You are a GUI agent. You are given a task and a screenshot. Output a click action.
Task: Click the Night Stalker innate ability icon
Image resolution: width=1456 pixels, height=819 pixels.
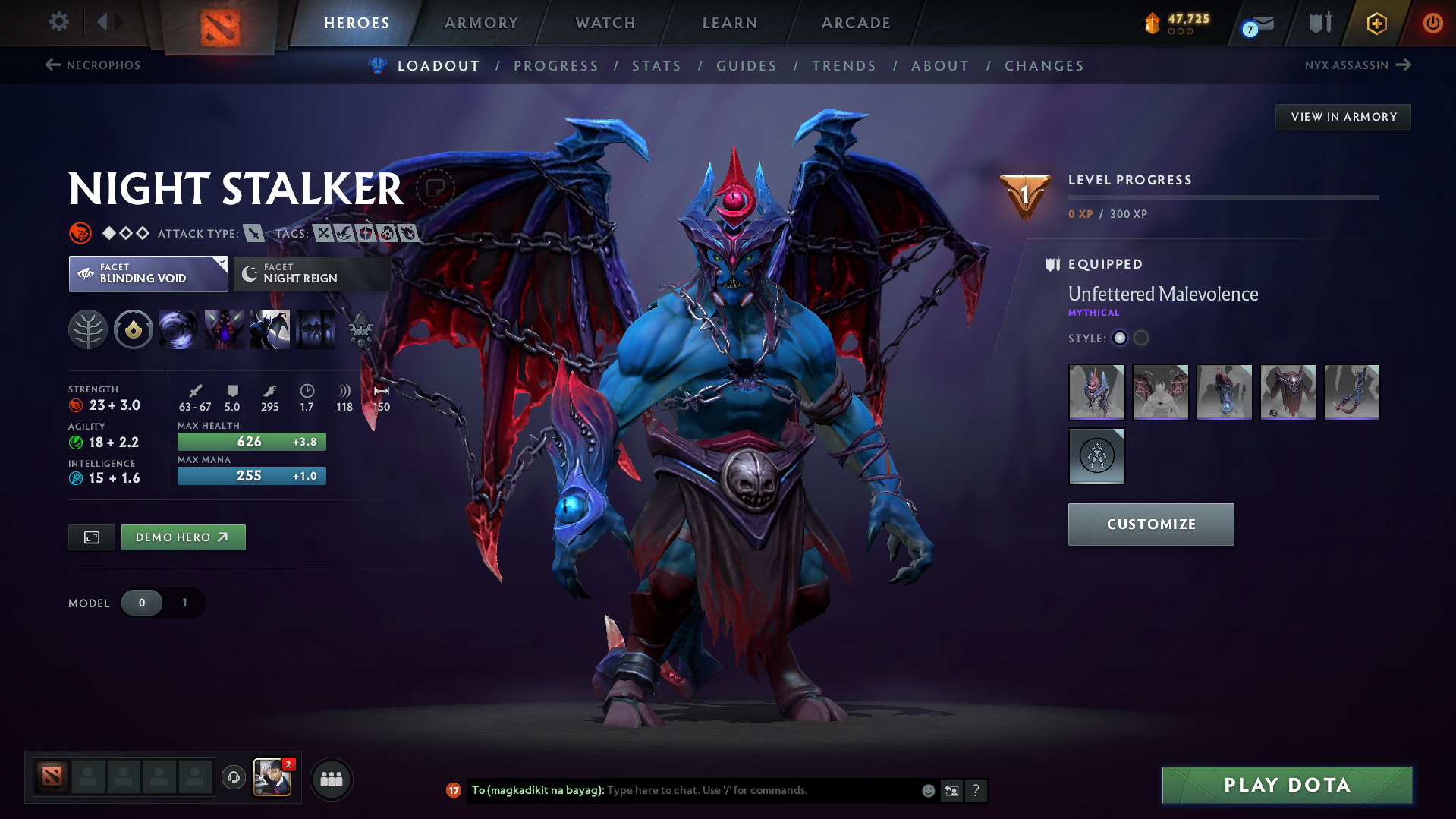(133, 329)
